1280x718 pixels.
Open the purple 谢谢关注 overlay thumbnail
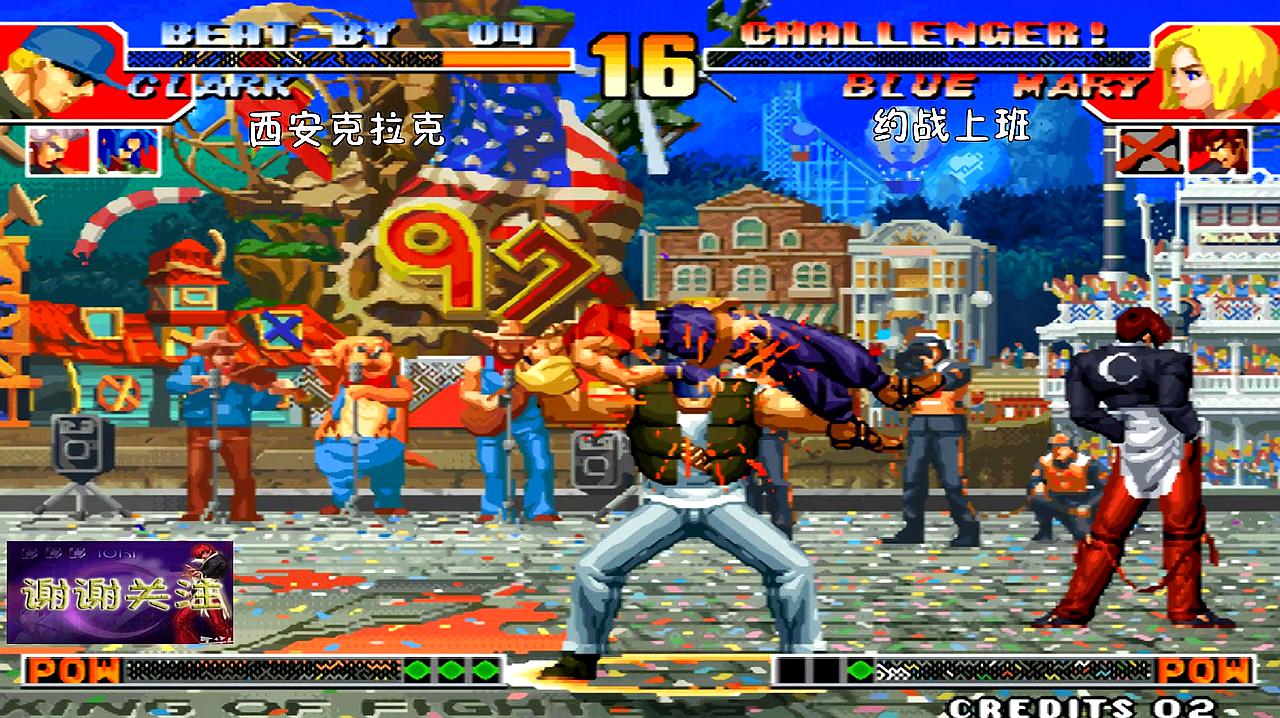point(120,593)
